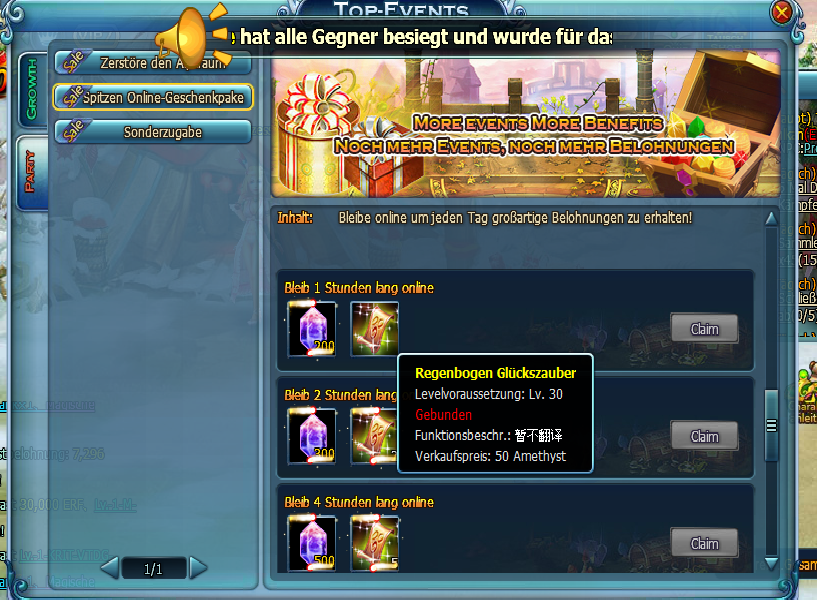The height and width of the screenshot is (600, 817).
Task: Click the reward list scroll-down arrow
Action: click(x=771, y=565)
